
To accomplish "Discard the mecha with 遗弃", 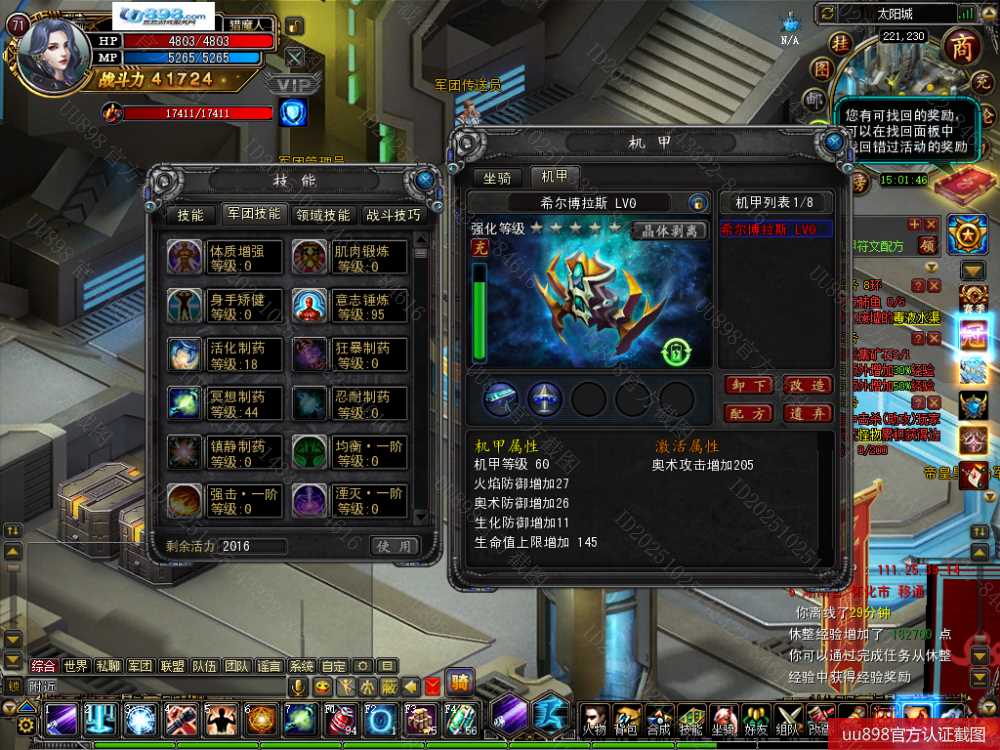I will coord(806,413).
